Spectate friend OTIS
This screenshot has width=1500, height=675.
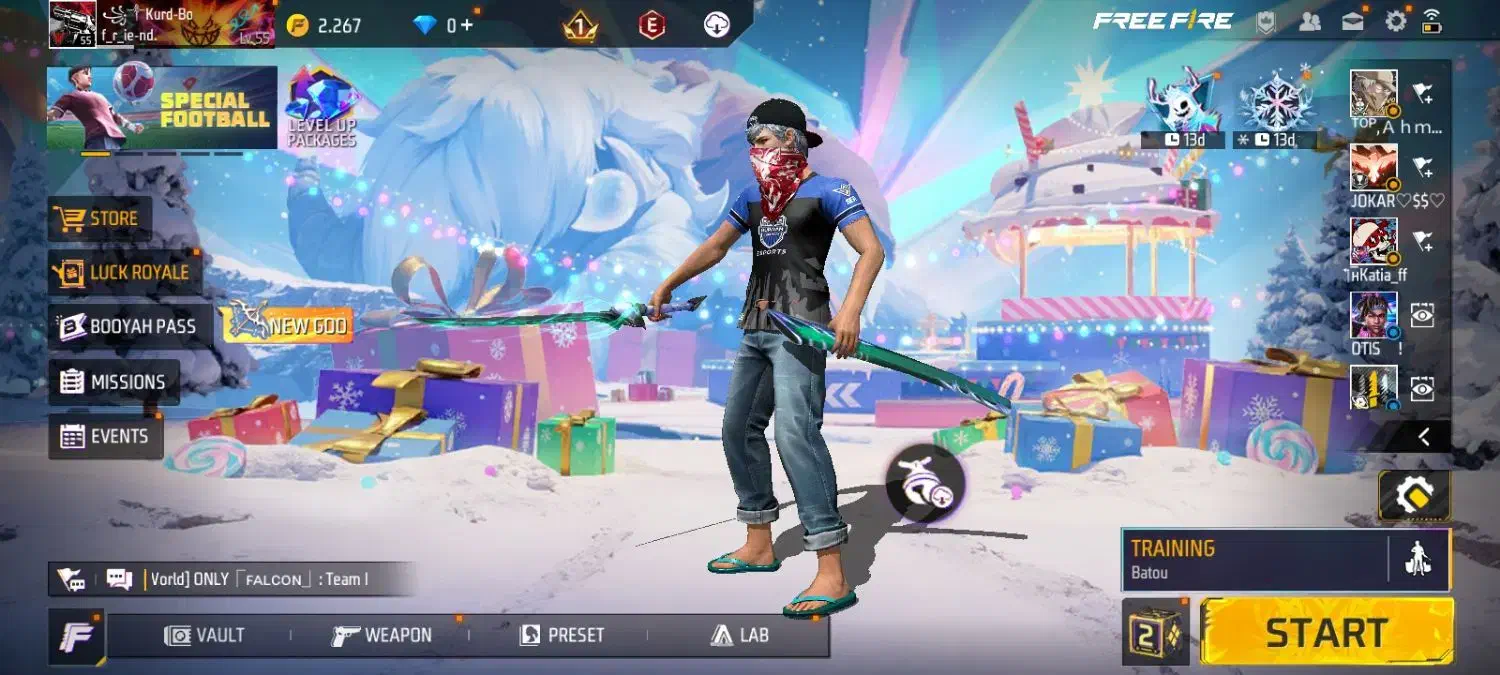(x=1422, y=315)
